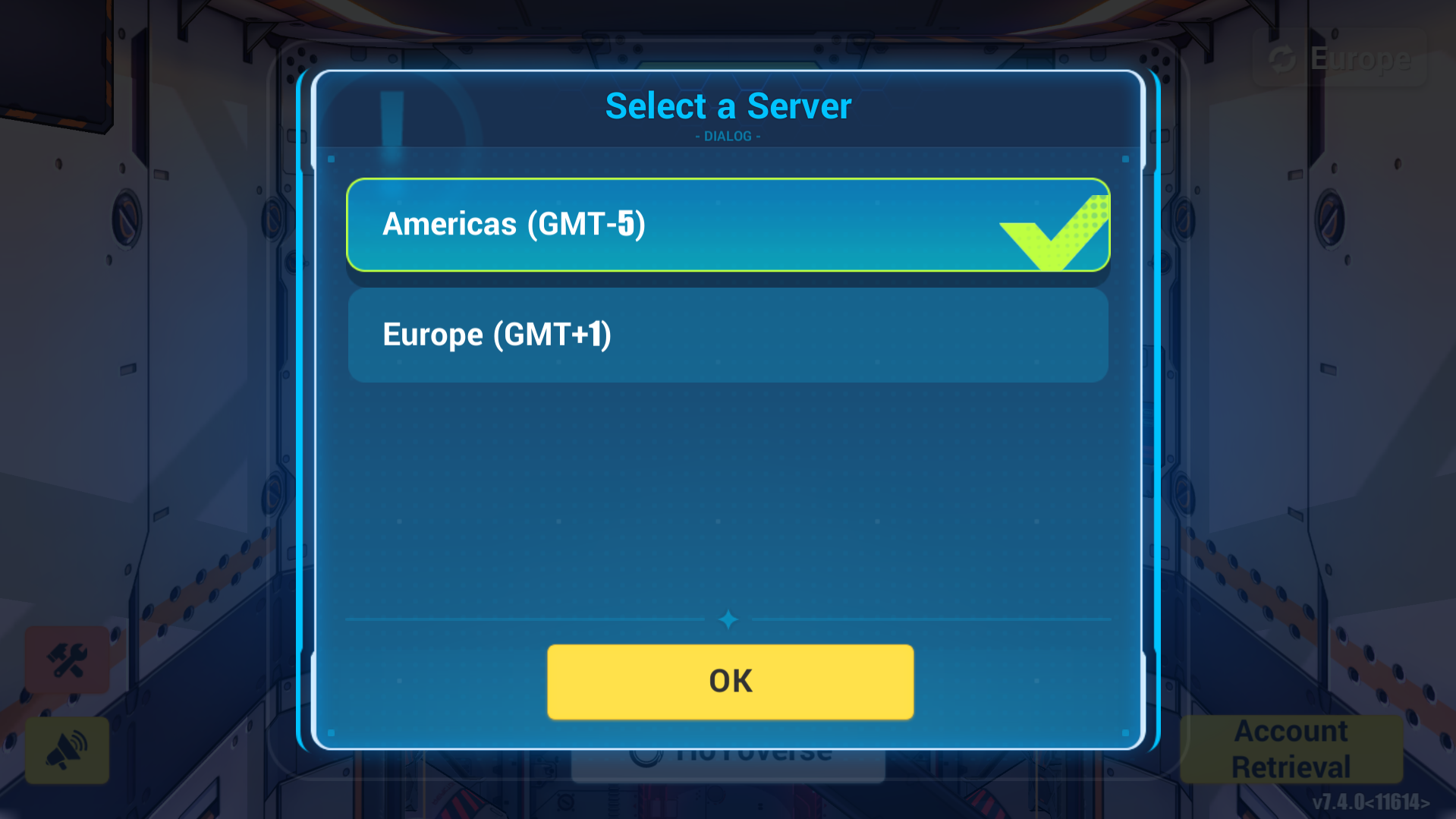Click the sound waves on the megaphone icon
The height and width of the screenshot is (819, 1456).
78,740
